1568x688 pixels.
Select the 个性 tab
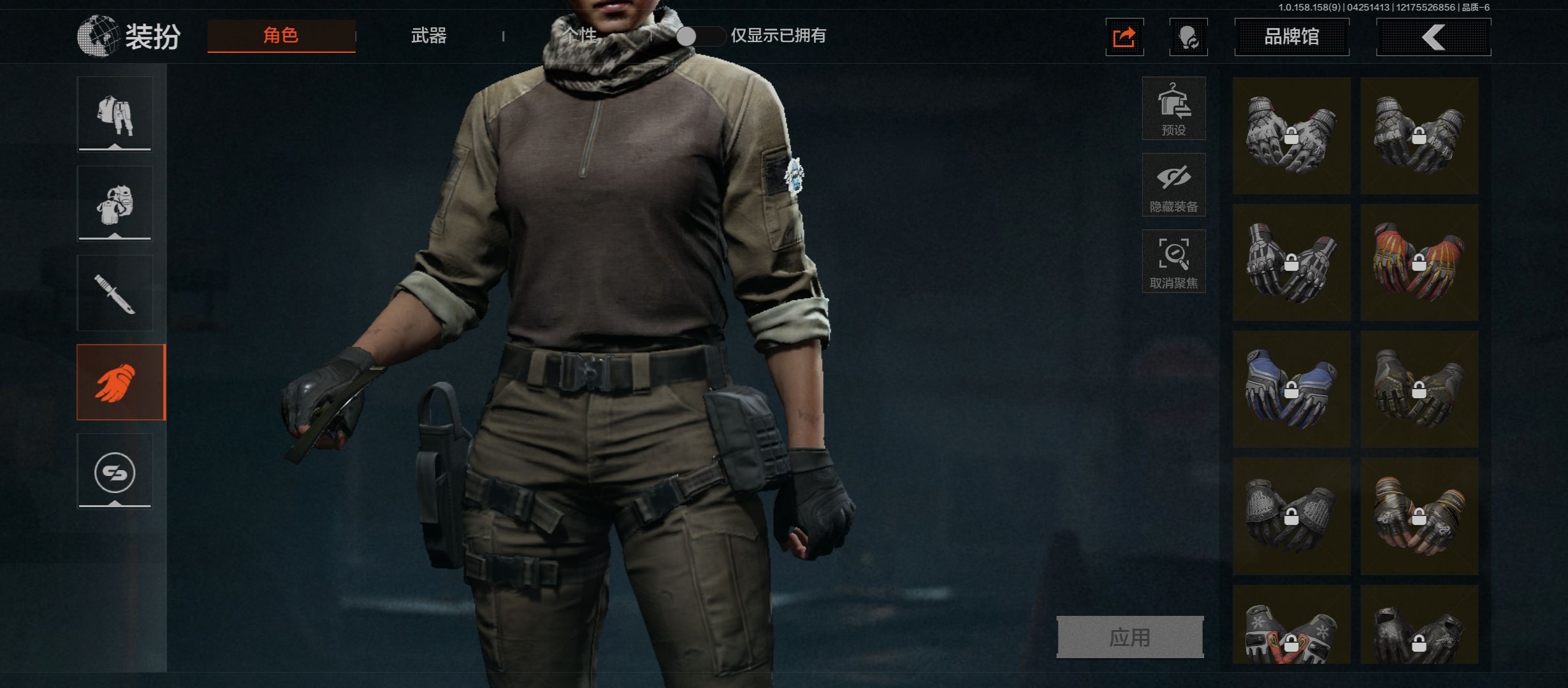pos(579,36)
